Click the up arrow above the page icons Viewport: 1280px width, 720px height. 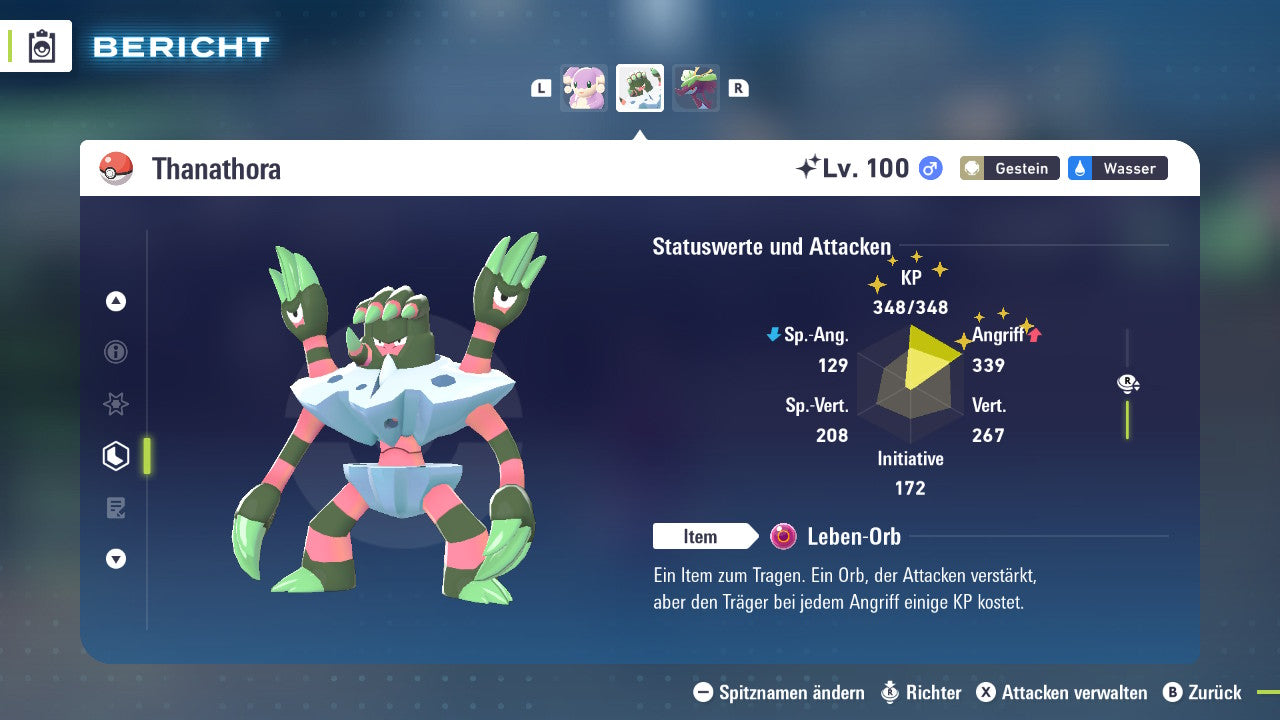click(x=116, y=301)
